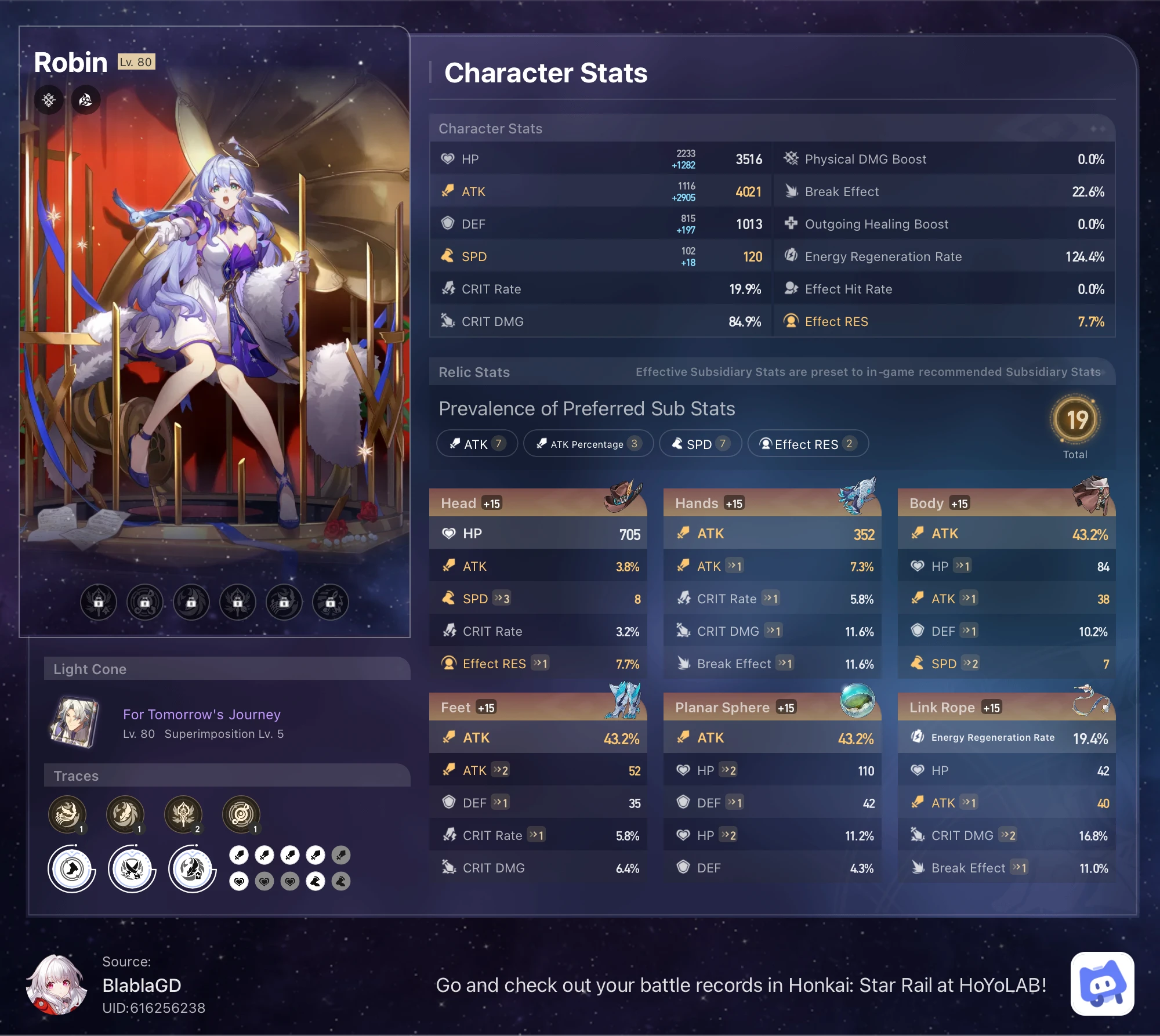Click the circular 19 Total progress ring

coord(1076,420)
